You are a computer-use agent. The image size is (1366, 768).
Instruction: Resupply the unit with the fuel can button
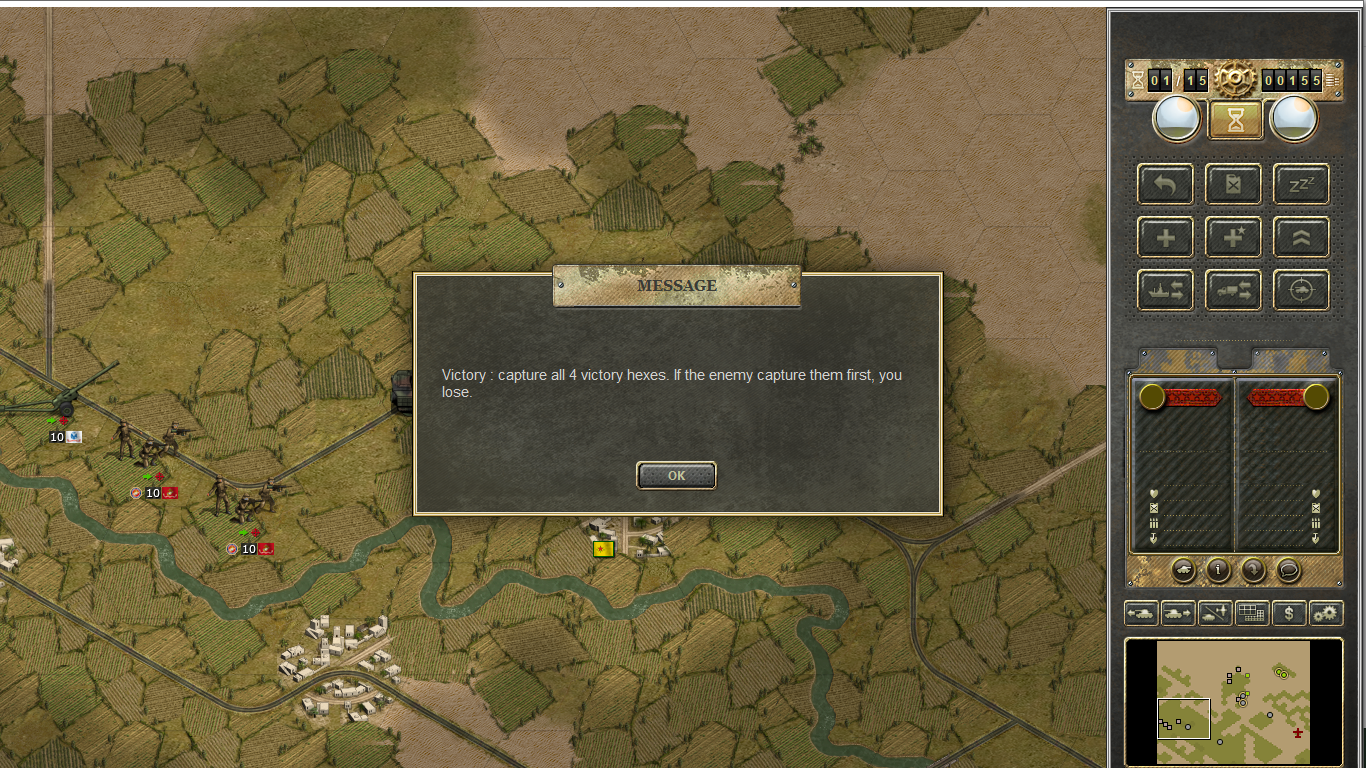coord(1233,184)
